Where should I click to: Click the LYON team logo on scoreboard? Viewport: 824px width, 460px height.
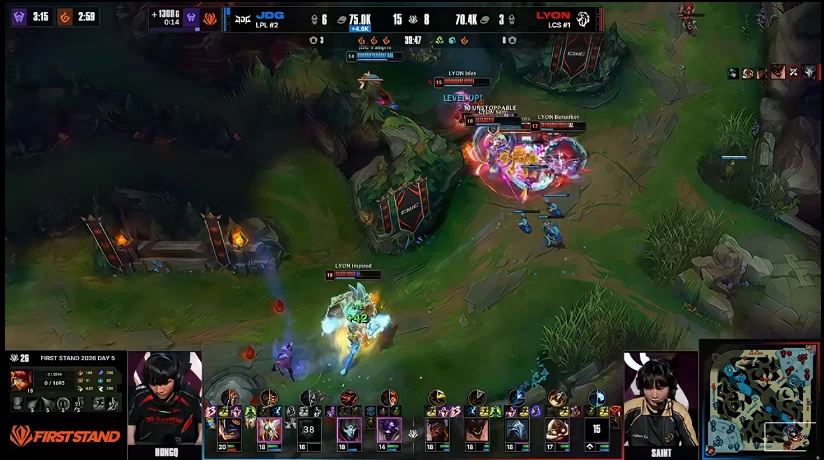tap(583, 18)
